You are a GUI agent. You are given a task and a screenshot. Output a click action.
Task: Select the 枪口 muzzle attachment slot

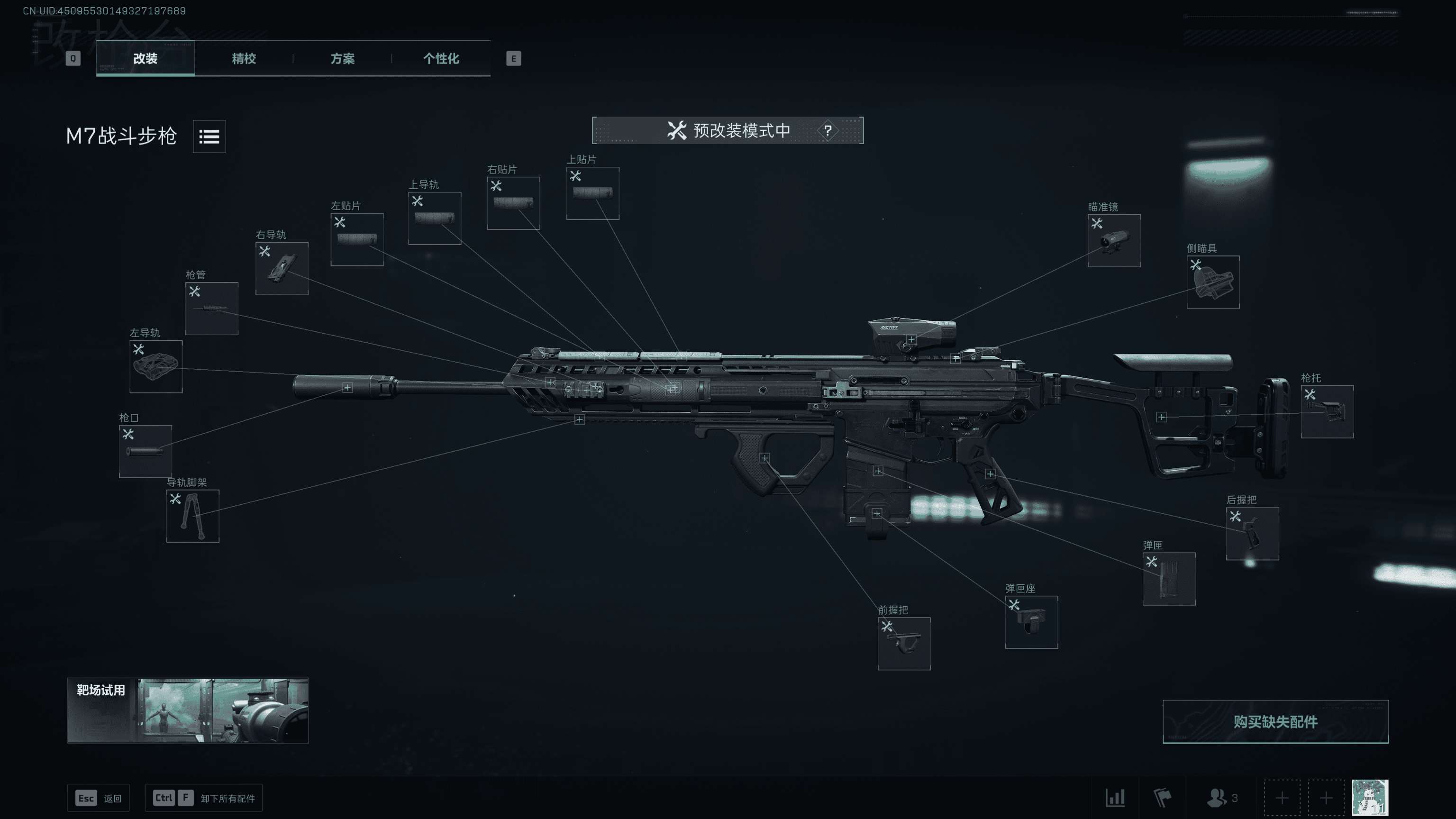145,451
